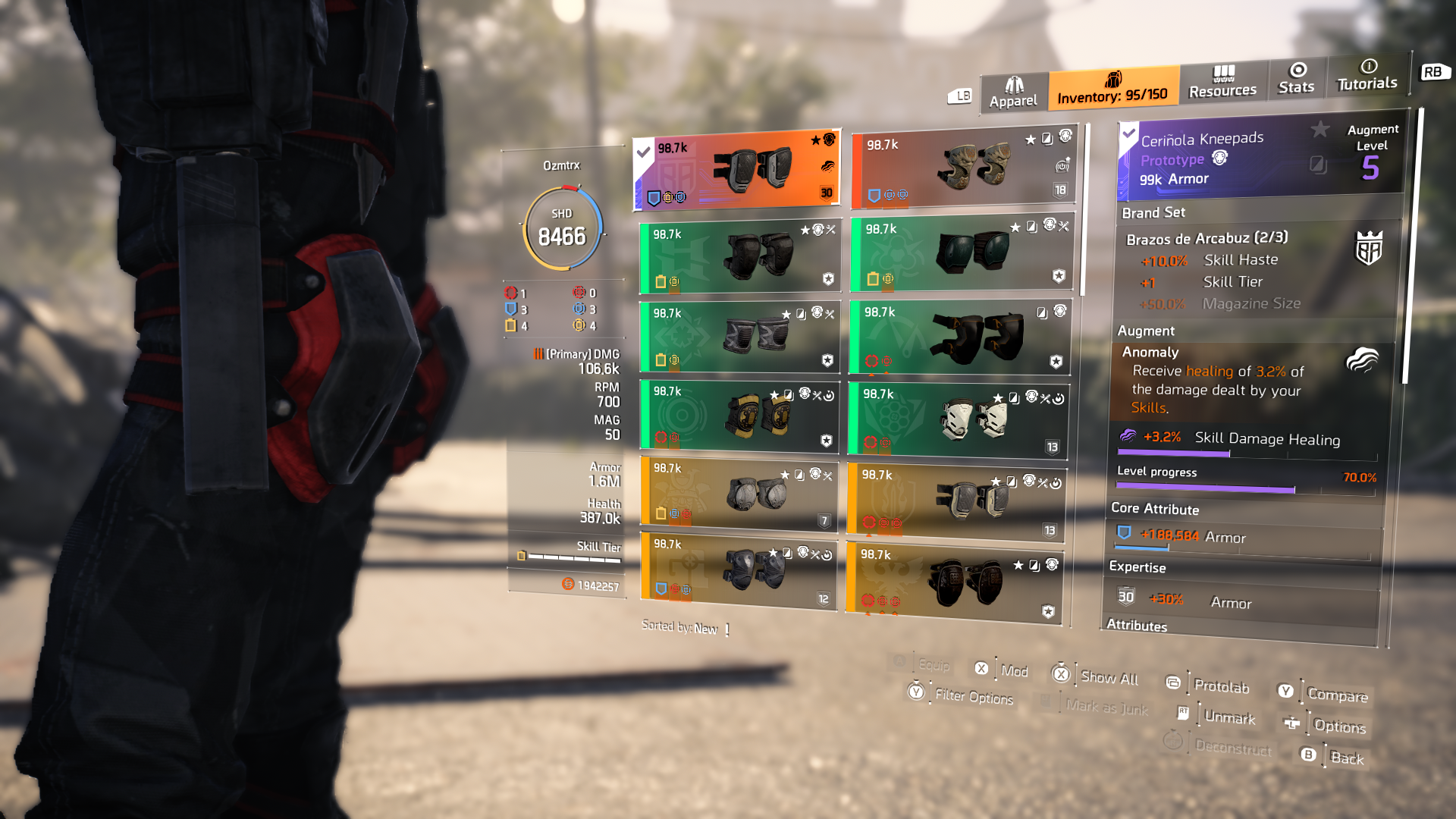
Task: Go Back from the inventory screen
Action: pos(1346,758)
